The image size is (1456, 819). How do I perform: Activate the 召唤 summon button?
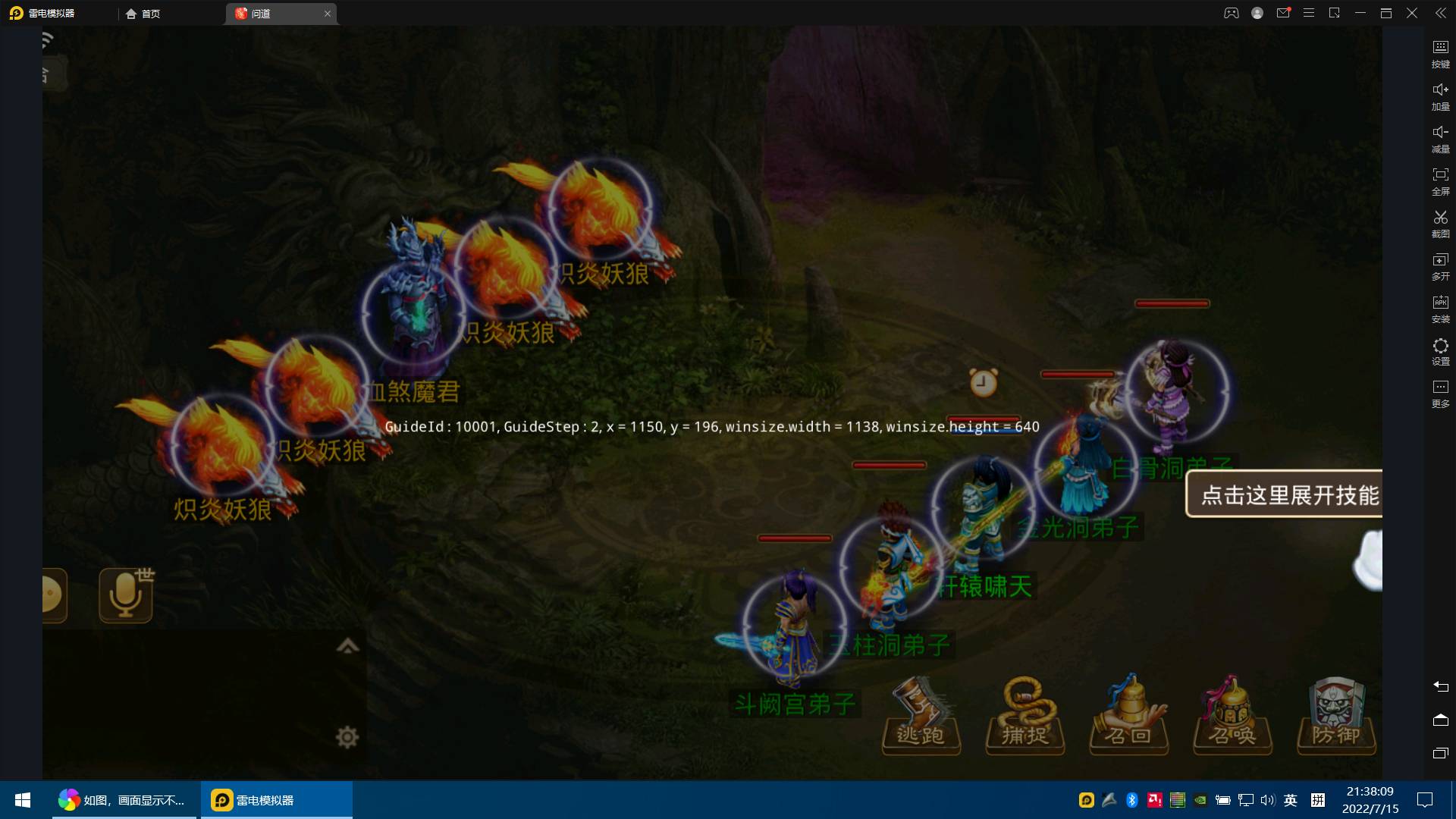click(1232, 717)
